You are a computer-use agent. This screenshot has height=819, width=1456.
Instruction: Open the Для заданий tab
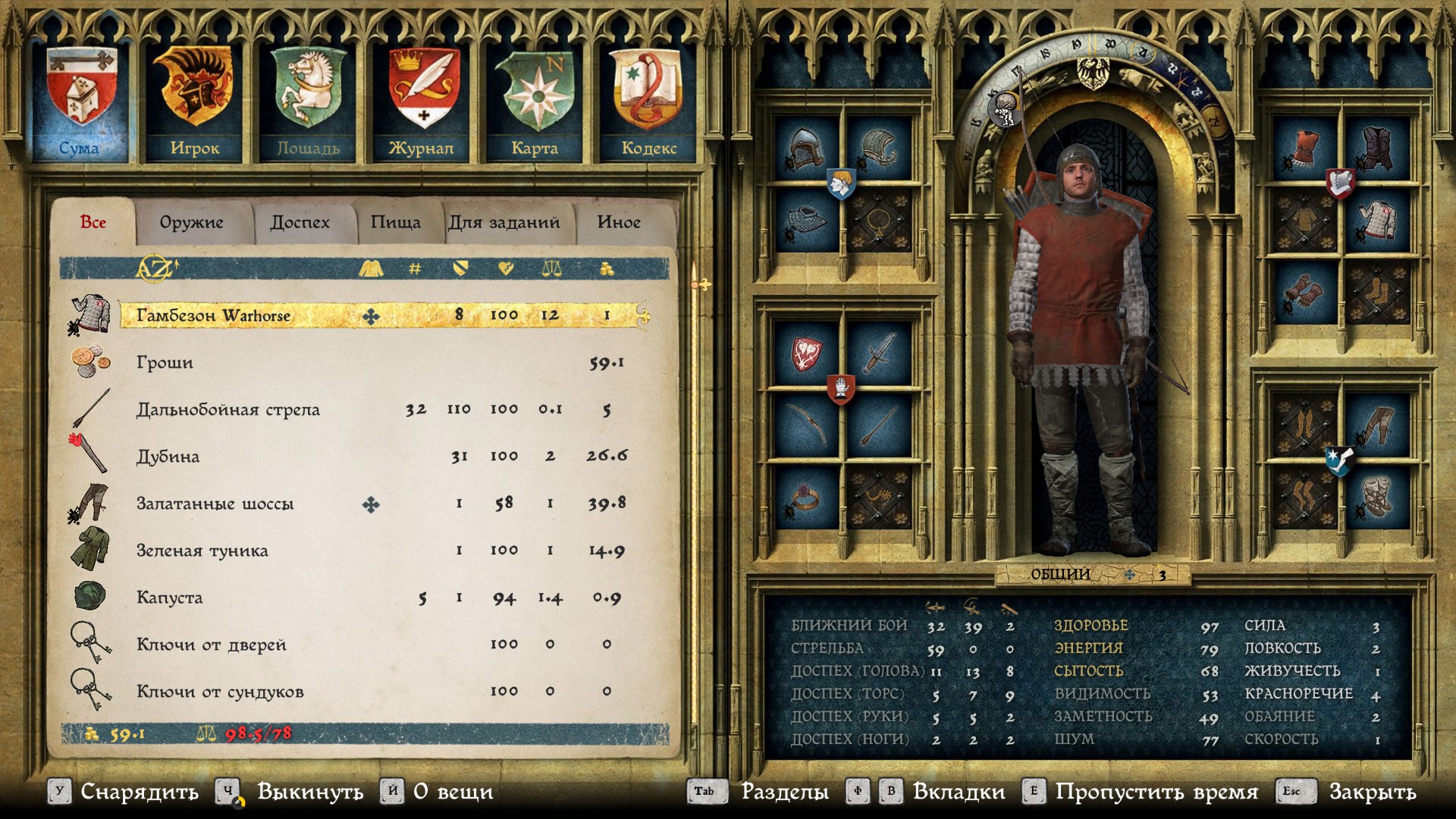click(504, 222)
